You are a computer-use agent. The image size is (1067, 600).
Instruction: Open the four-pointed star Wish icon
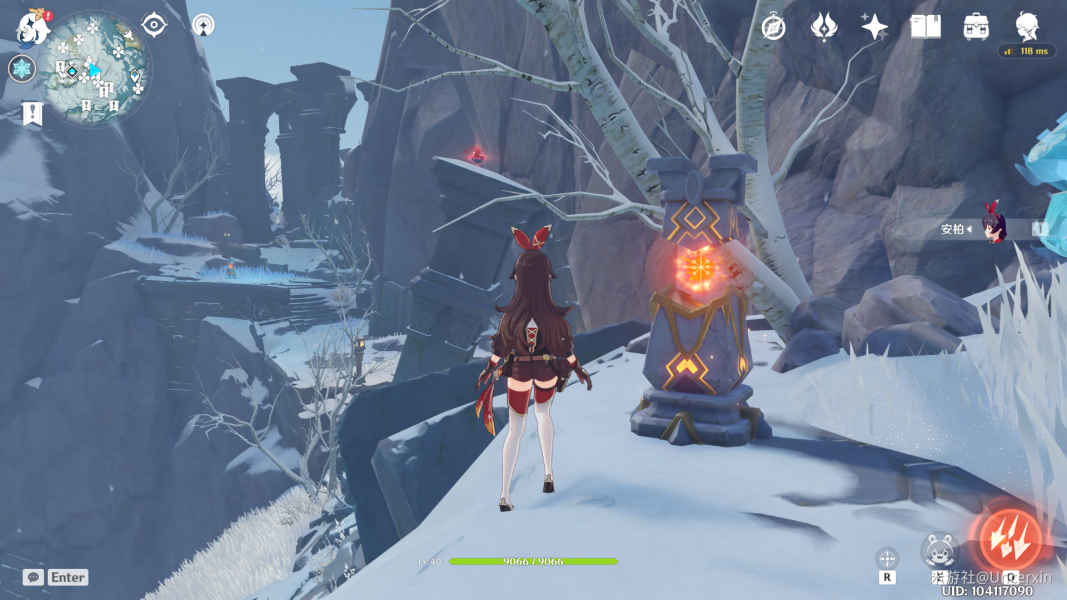click(x=874, y=27)
